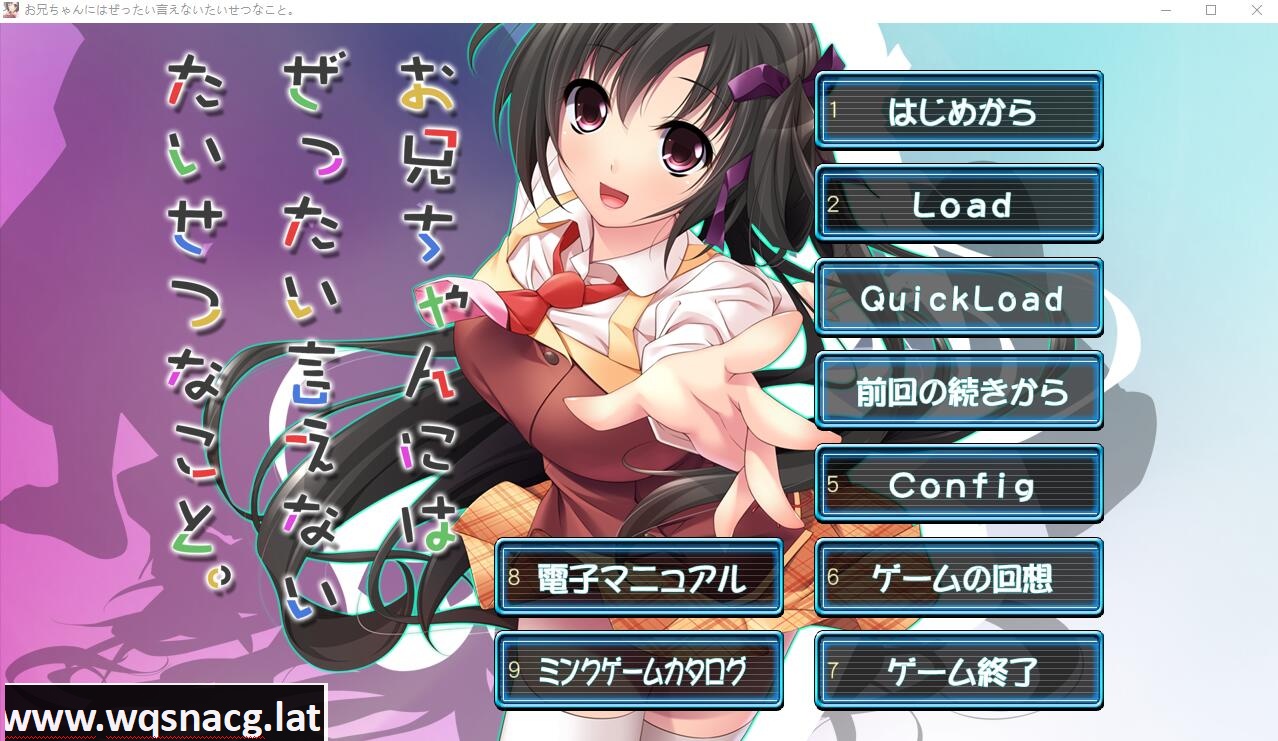Open the Load menu
This screenshot has height=741, width=1278.
pyautogui.click(x=959, y=205)
